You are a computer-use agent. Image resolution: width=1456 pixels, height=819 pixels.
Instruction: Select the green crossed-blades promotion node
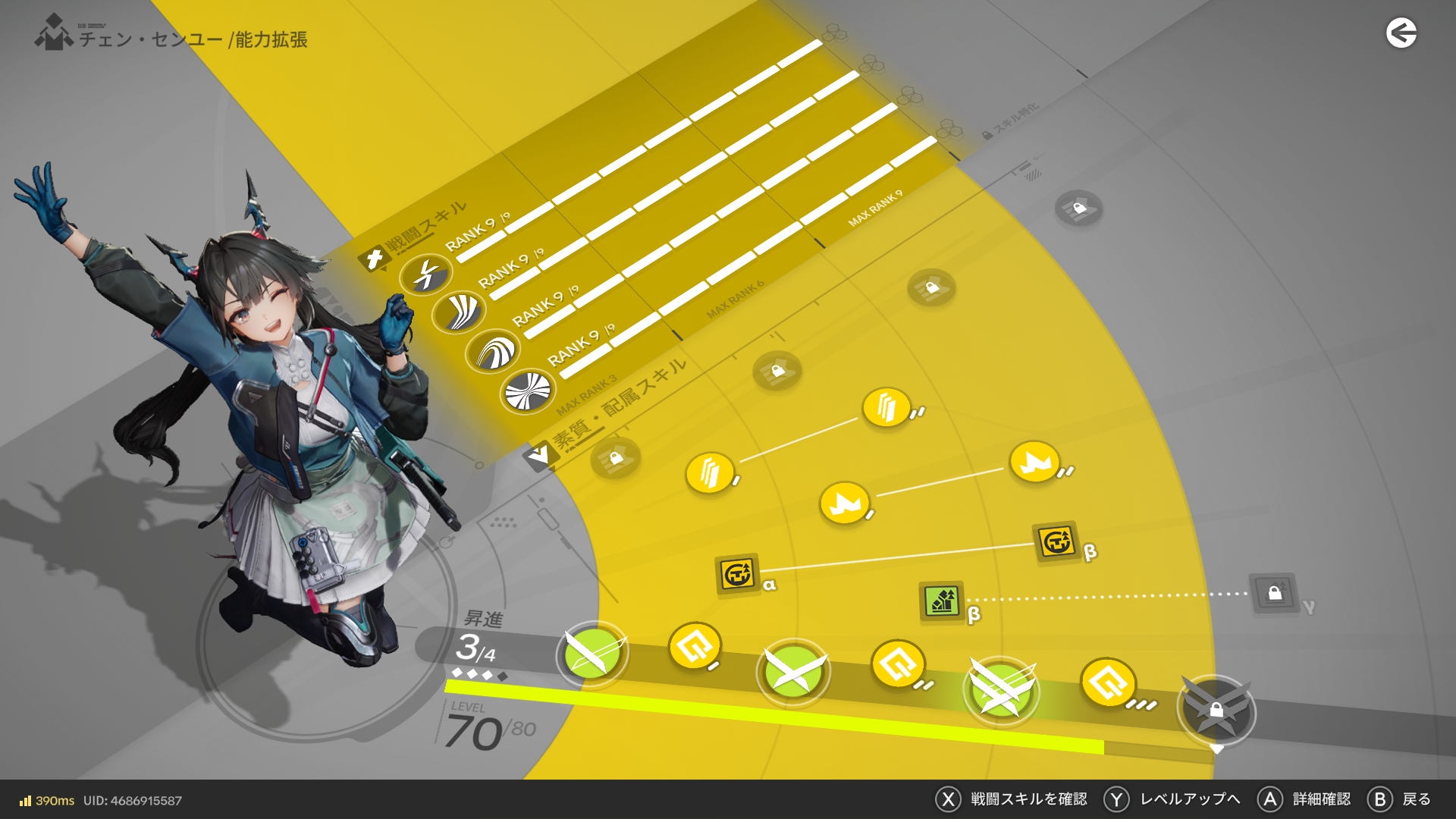[x=793, y=672]
